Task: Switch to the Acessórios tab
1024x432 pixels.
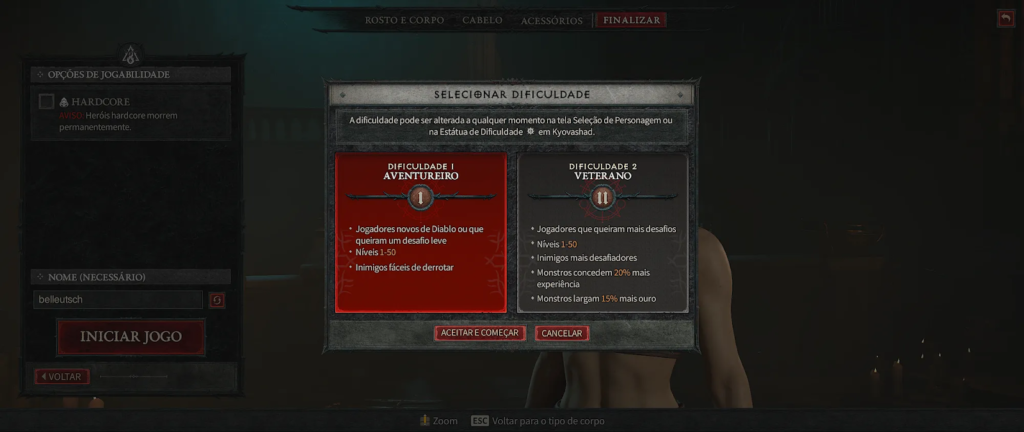Action: [551, 20]
